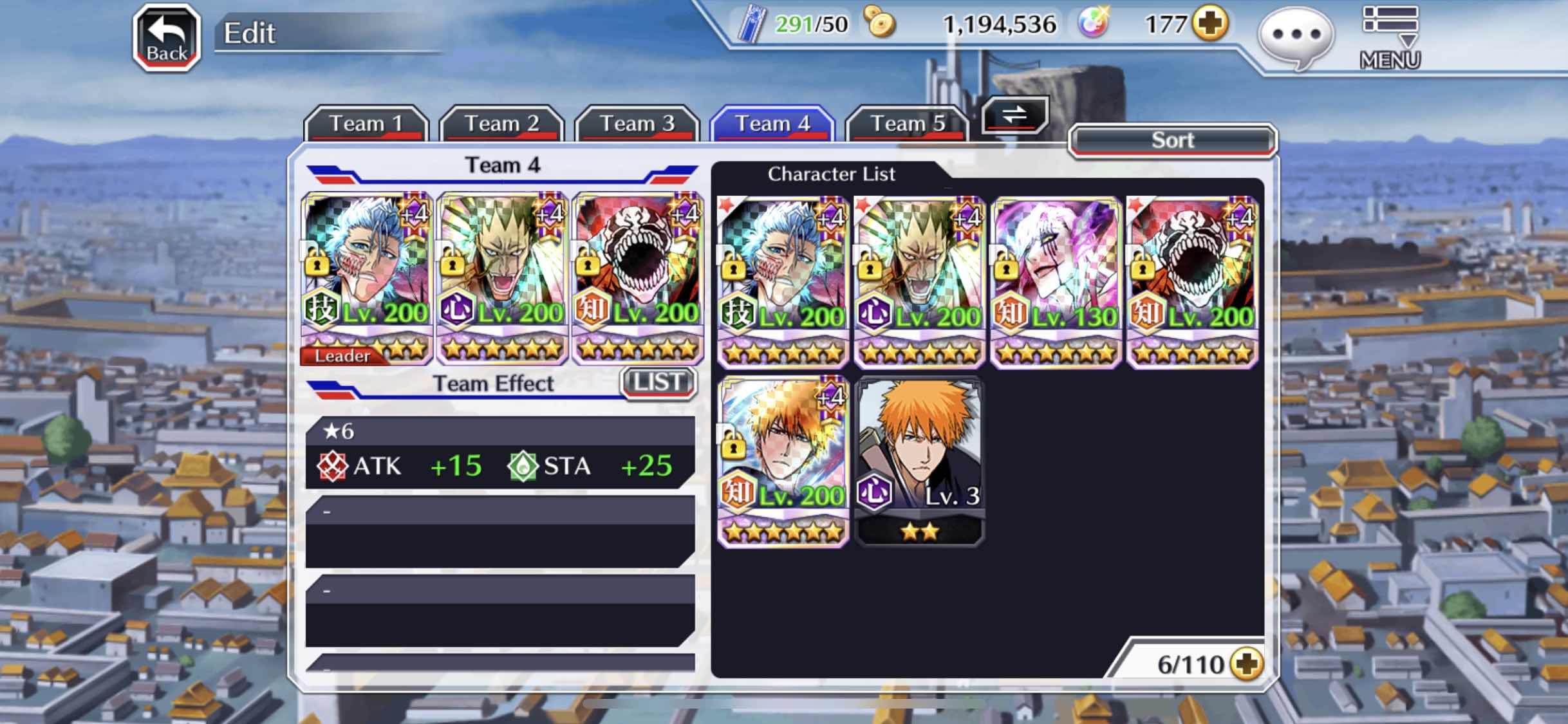This screenshot has width=1568, height=724.
Task: Select the Lv. 200 orange-haired Ichigo card
Action: click(783, 461)
